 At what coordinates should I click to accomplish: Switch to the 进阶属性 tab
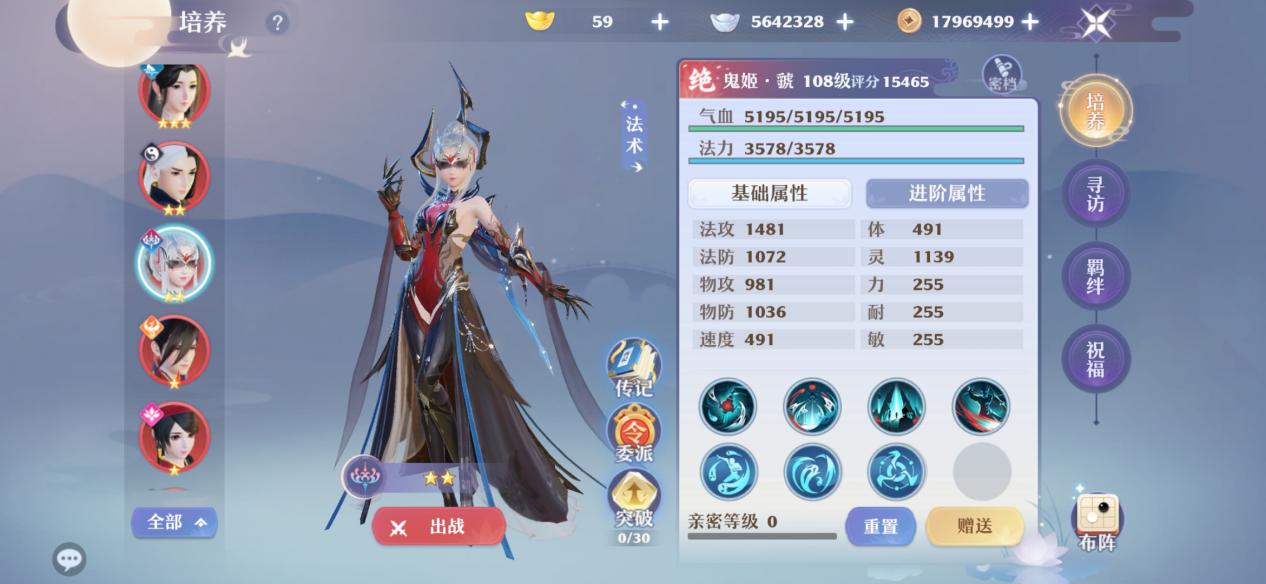(946, 194)
